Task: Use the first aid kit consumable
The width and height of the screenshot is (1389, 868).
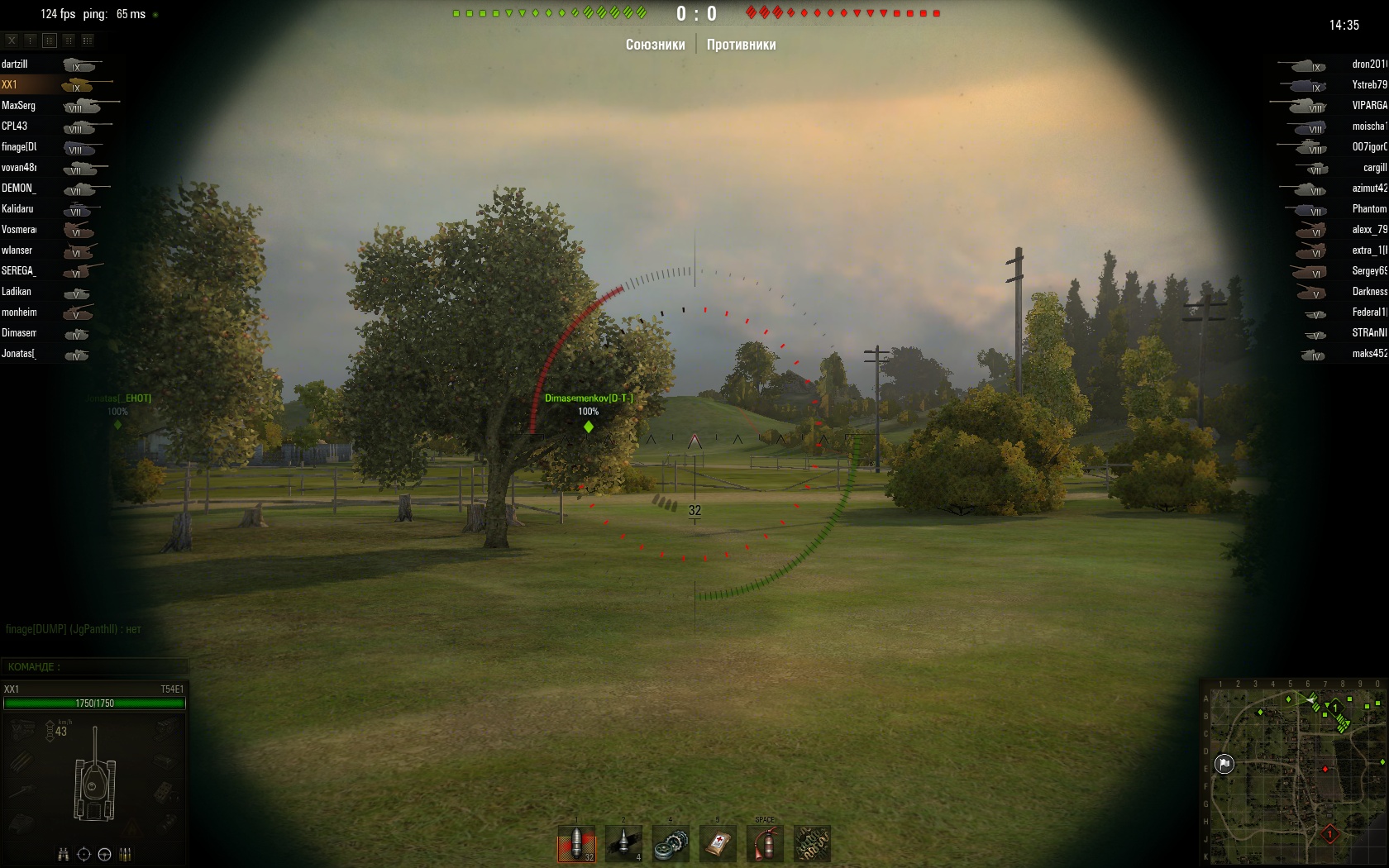Action: pyautogui.click(x=718, y=844)
